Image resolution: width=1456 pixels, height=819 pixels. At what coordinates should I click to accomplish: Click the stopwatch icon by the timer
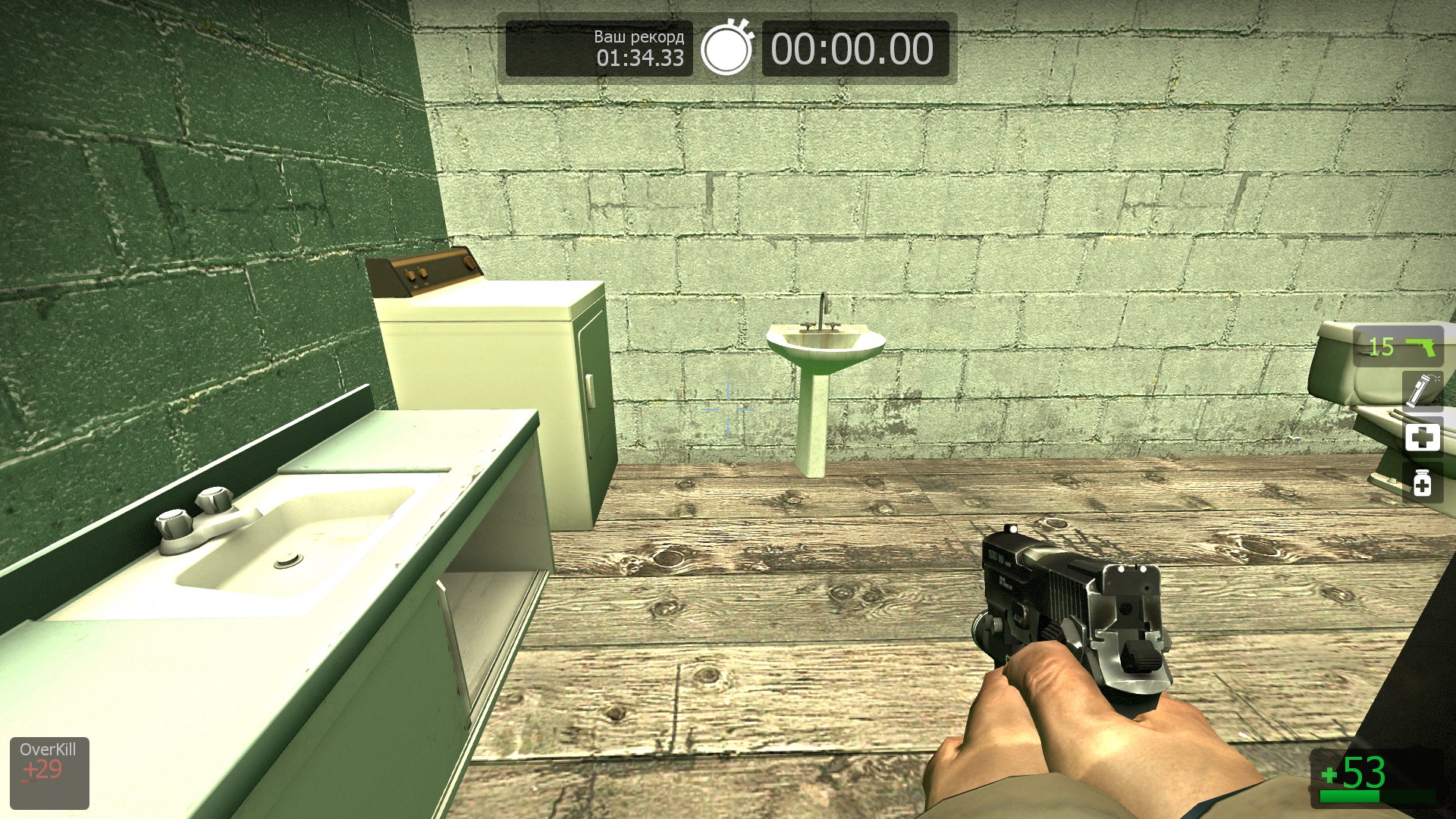(726, 49)
